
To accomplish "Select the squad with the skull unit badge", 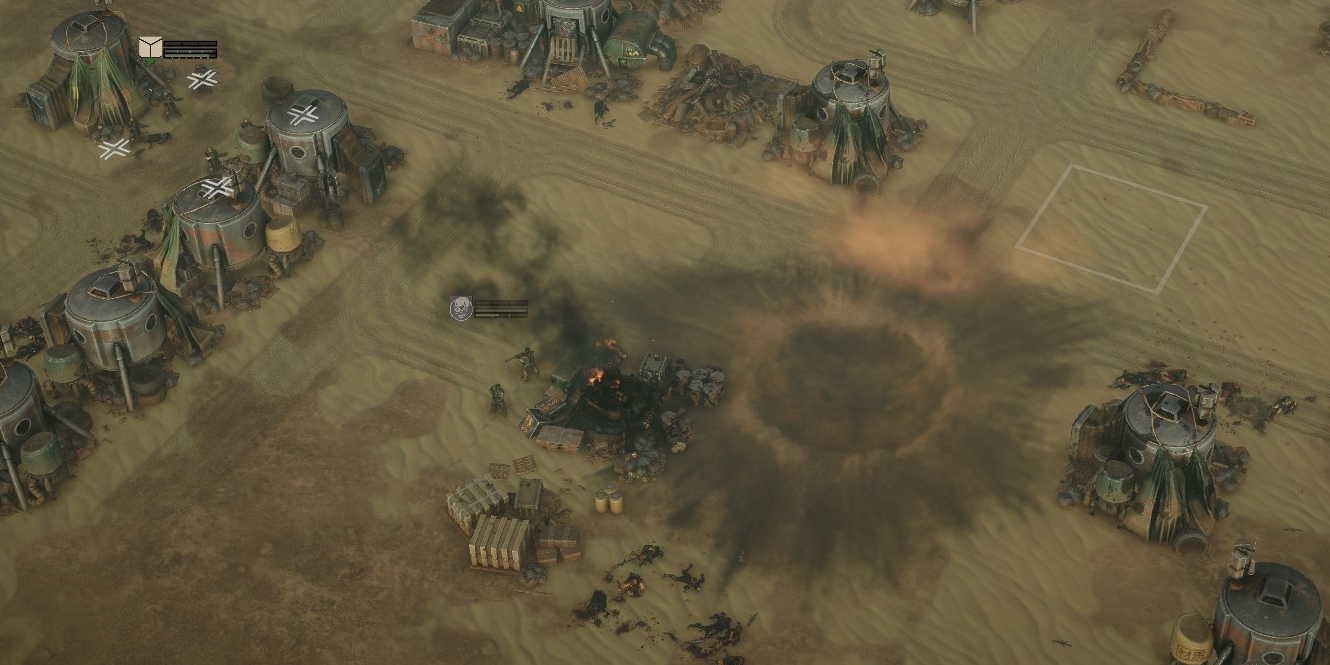I will pos(461,309).
